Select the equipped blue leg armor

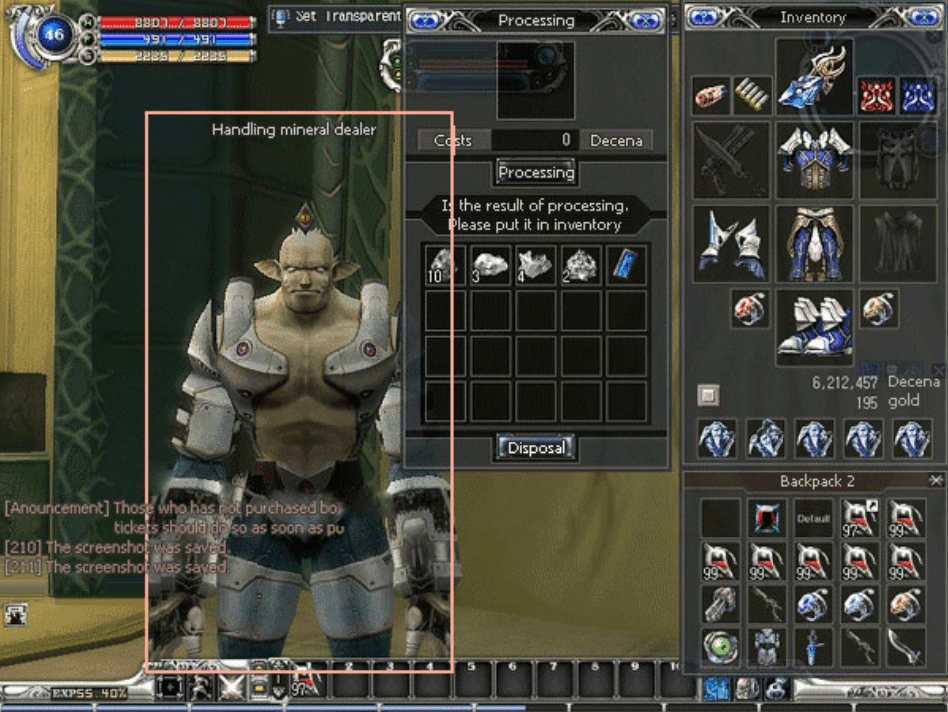point(814,243)
